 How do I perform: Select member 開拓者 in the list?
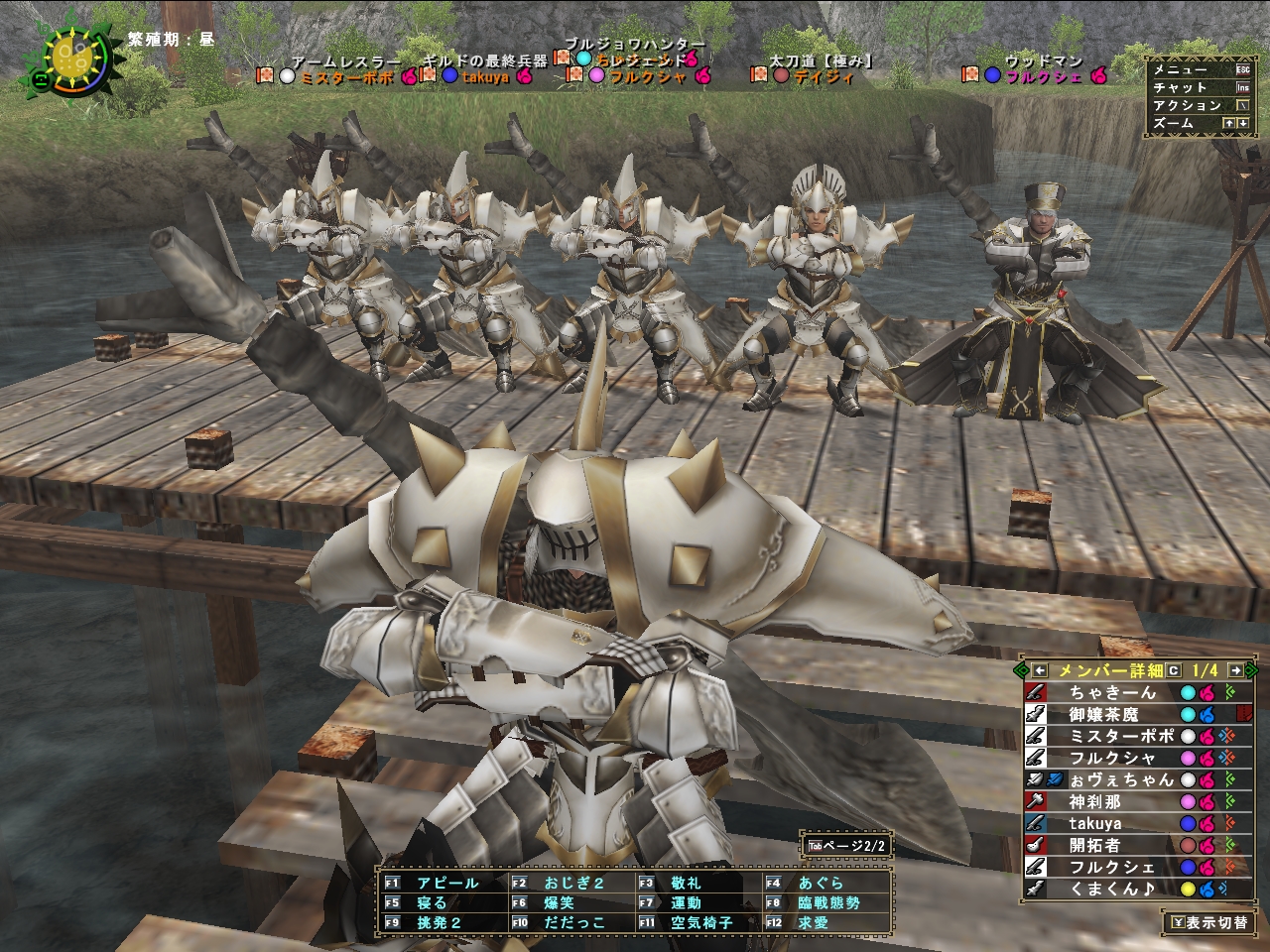click(x=1094, y=845)
